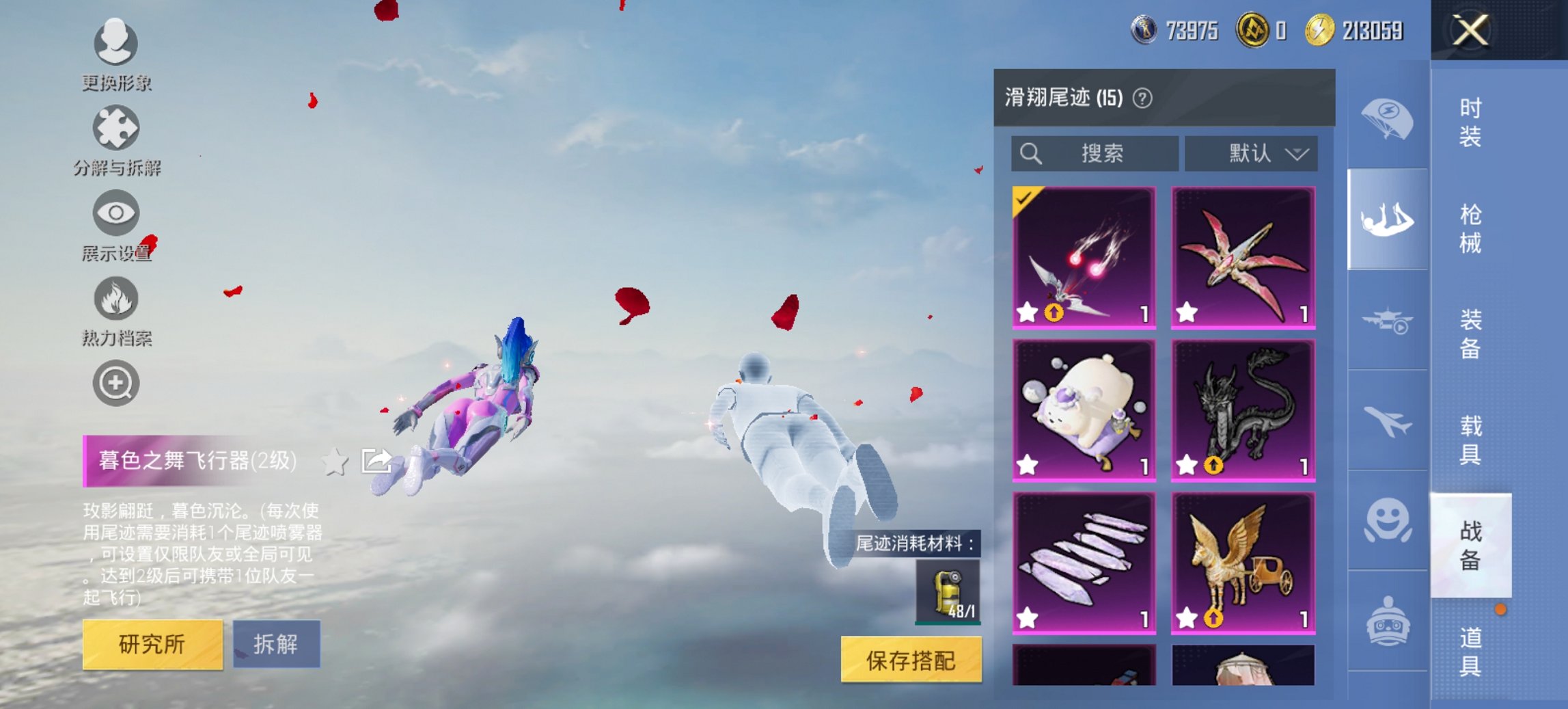Open 更换形象 avatar icon

(116, 44)
